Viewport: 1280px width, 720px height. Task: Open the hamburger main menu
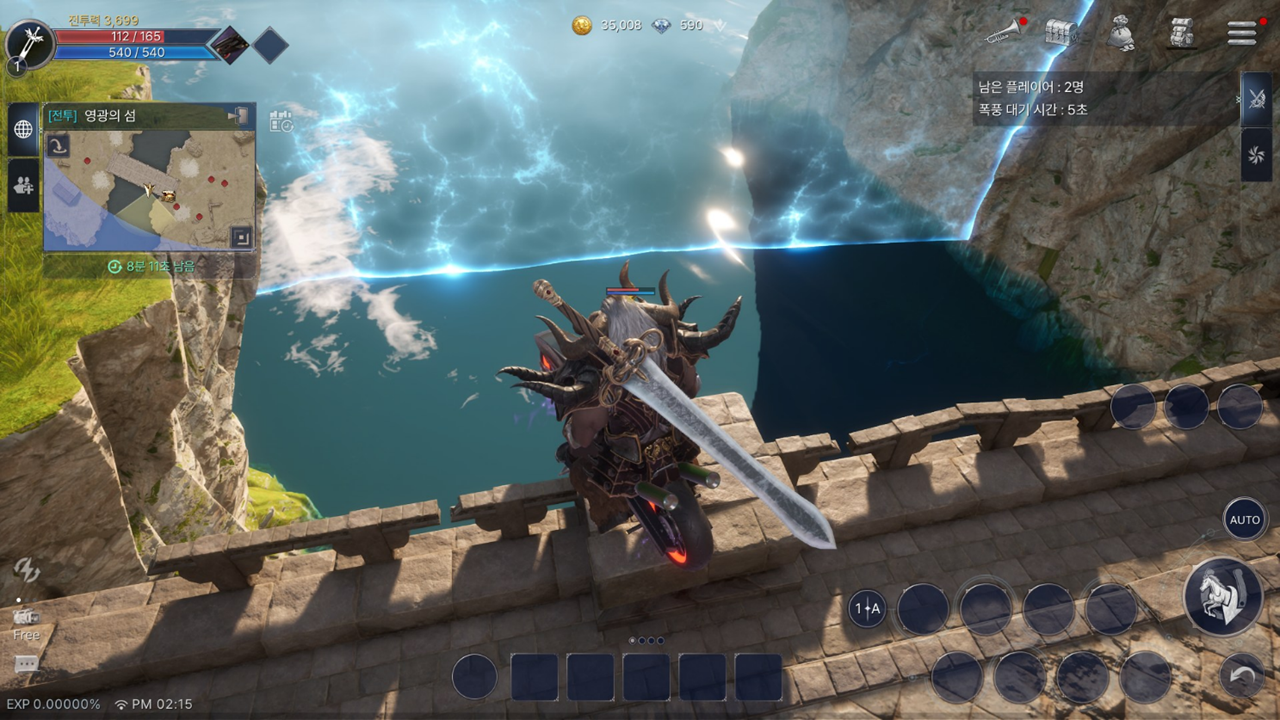tap(1241, 31)
